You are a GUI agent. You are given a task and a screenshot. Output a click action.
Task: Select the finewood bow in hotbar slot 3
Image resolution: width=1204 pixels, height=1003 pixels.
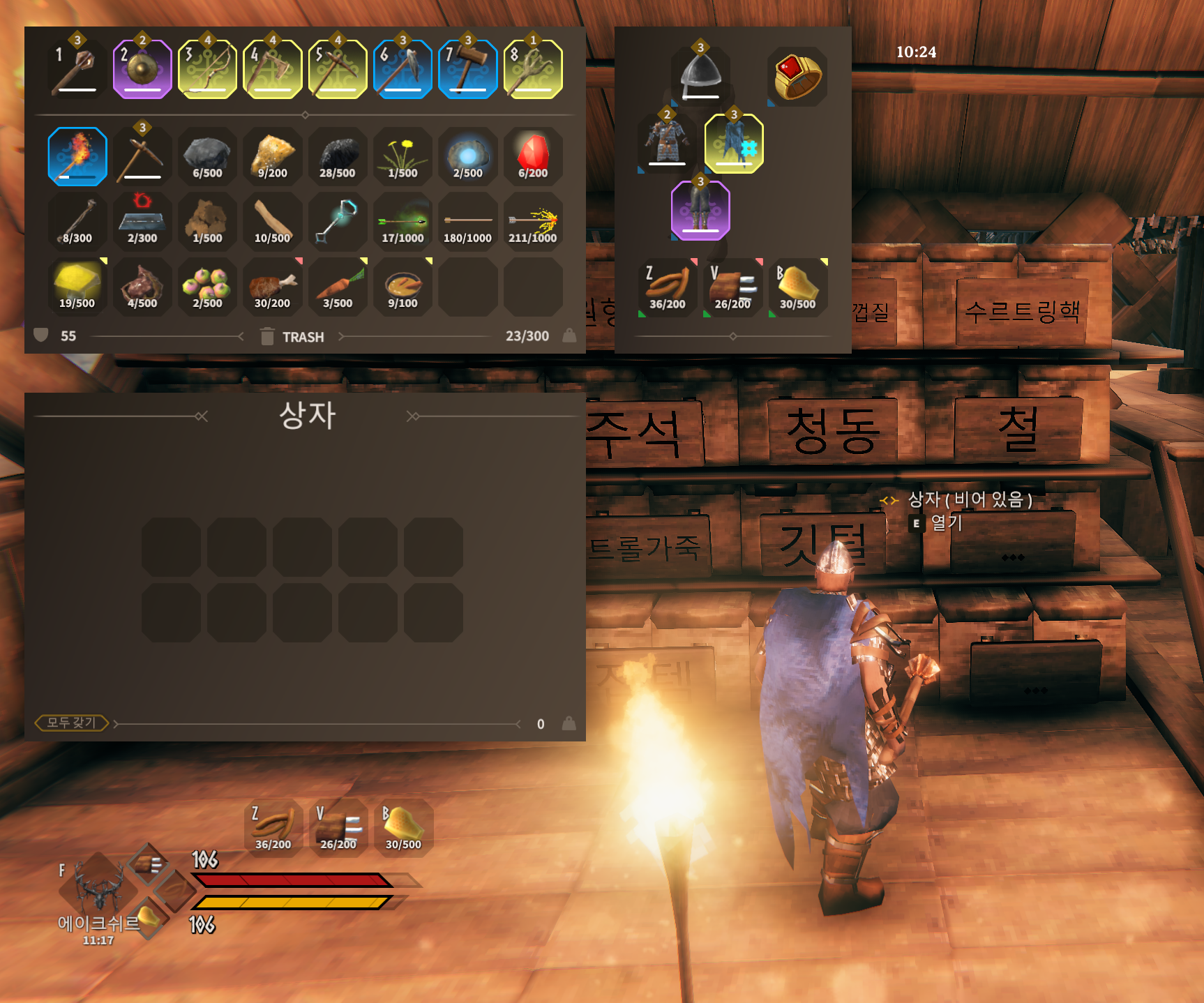[207, 70]
